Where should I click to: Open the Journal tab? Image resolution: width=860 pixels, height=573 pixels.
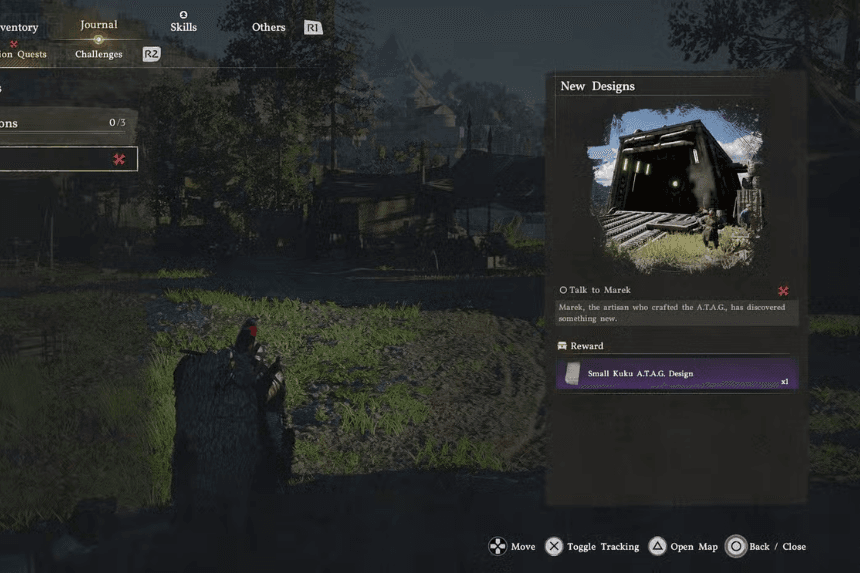coord(98,25)
